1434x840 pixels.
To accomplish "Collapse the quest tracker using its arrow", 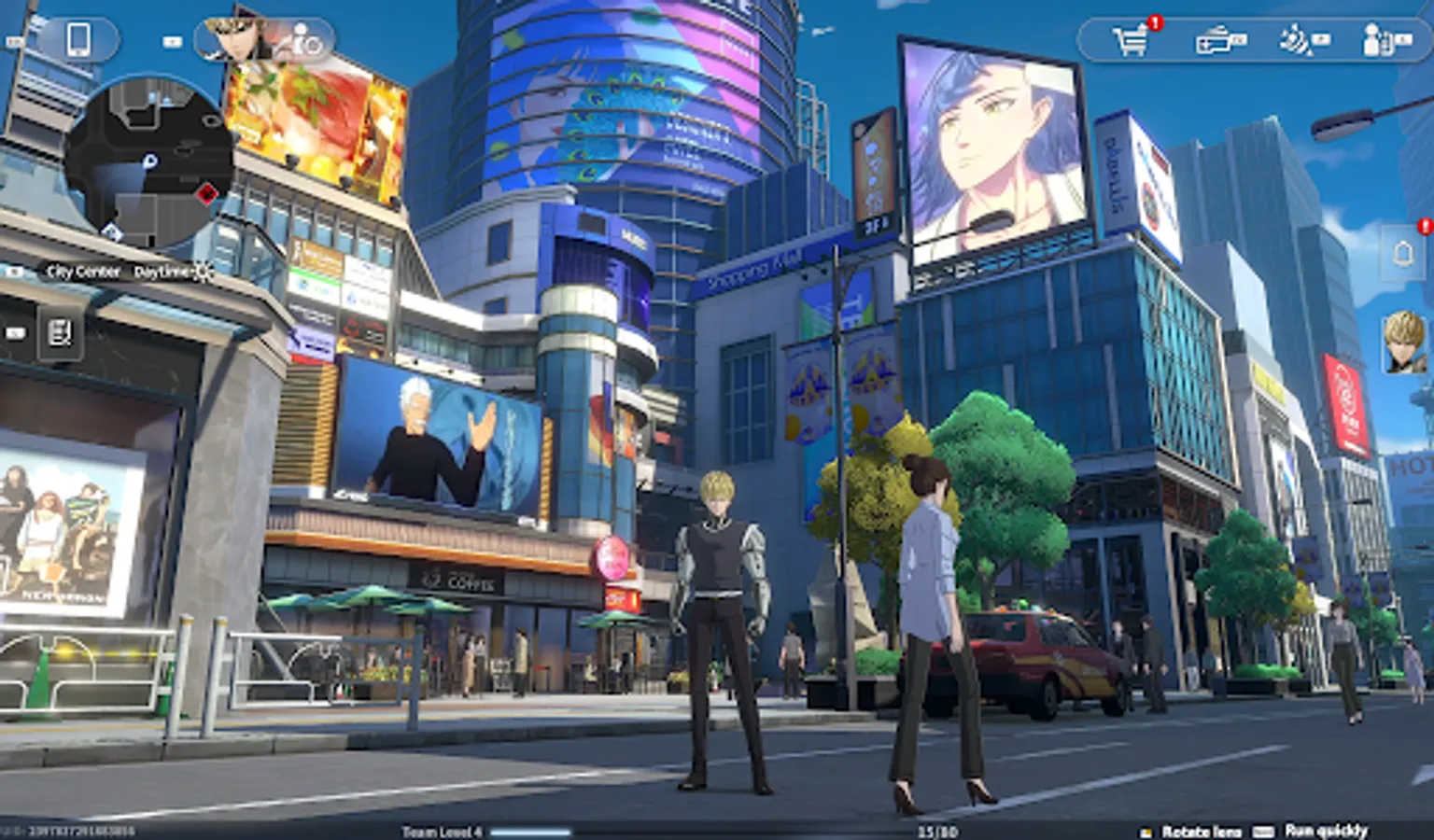I will [x=15, y=332].
